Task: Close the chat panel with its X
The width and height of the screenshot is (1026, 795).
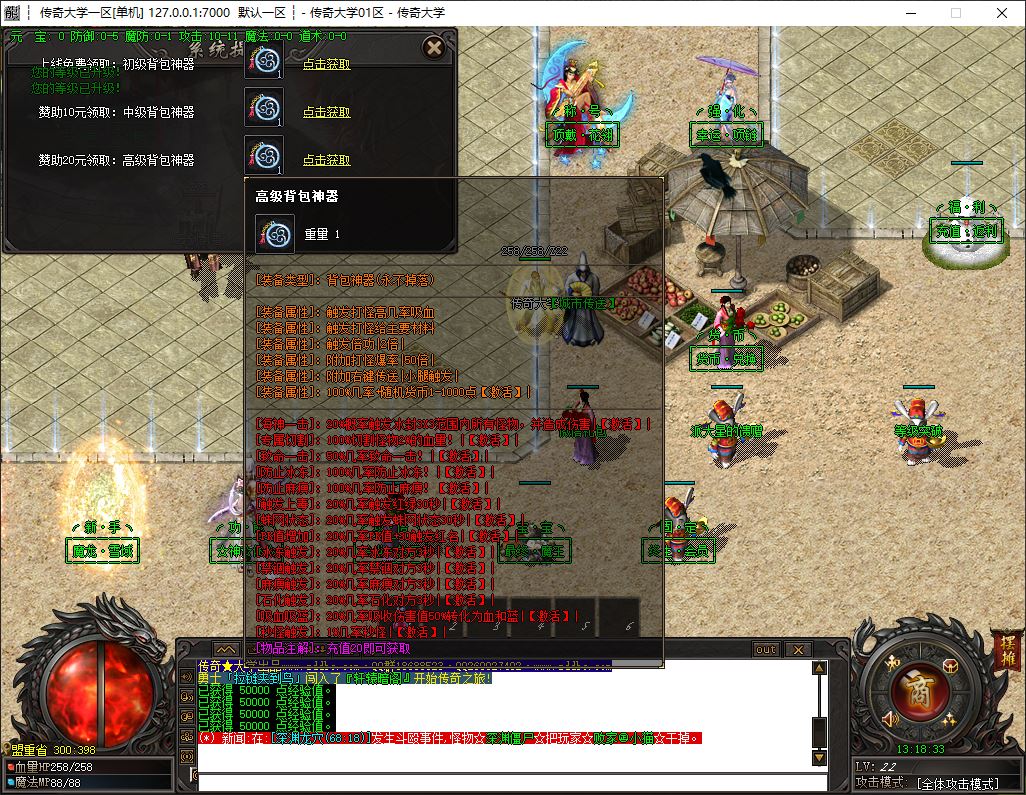Action: point(797,649)
